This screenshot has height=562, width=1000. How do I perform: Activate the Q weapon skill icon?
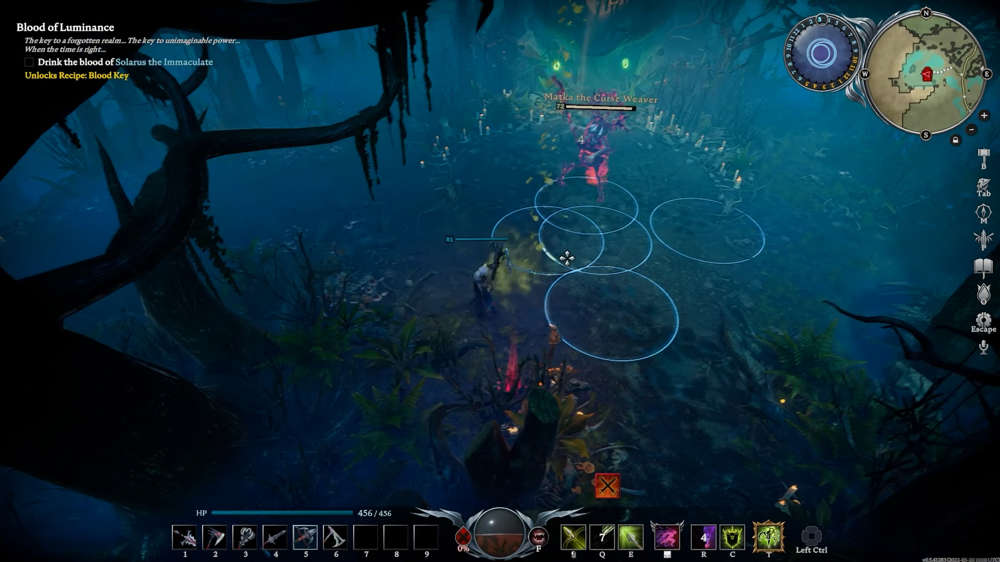point(602,537)
